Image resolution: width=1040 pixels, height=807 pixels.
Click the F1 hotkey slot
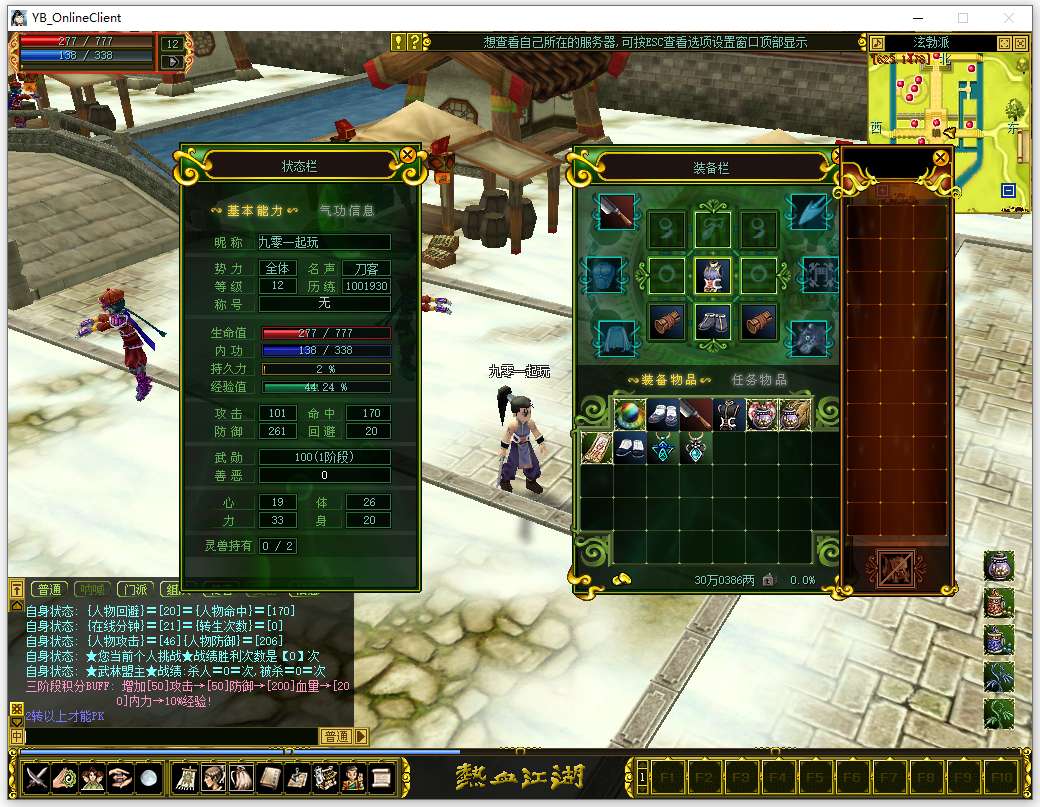[x=669, y=776]
